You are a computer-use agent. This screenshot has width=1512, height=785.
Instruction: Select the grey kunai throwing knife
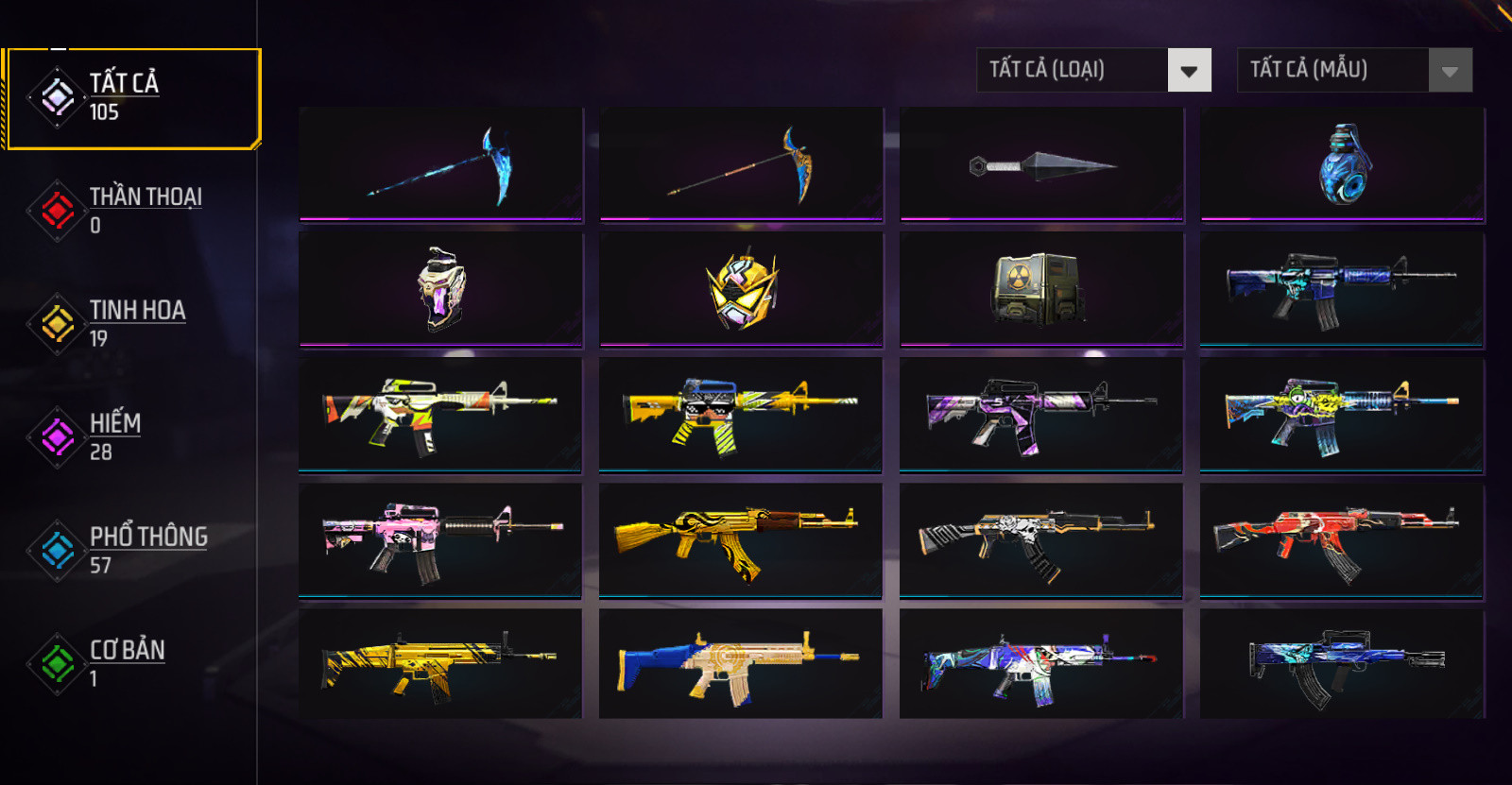coord(1041,164)
